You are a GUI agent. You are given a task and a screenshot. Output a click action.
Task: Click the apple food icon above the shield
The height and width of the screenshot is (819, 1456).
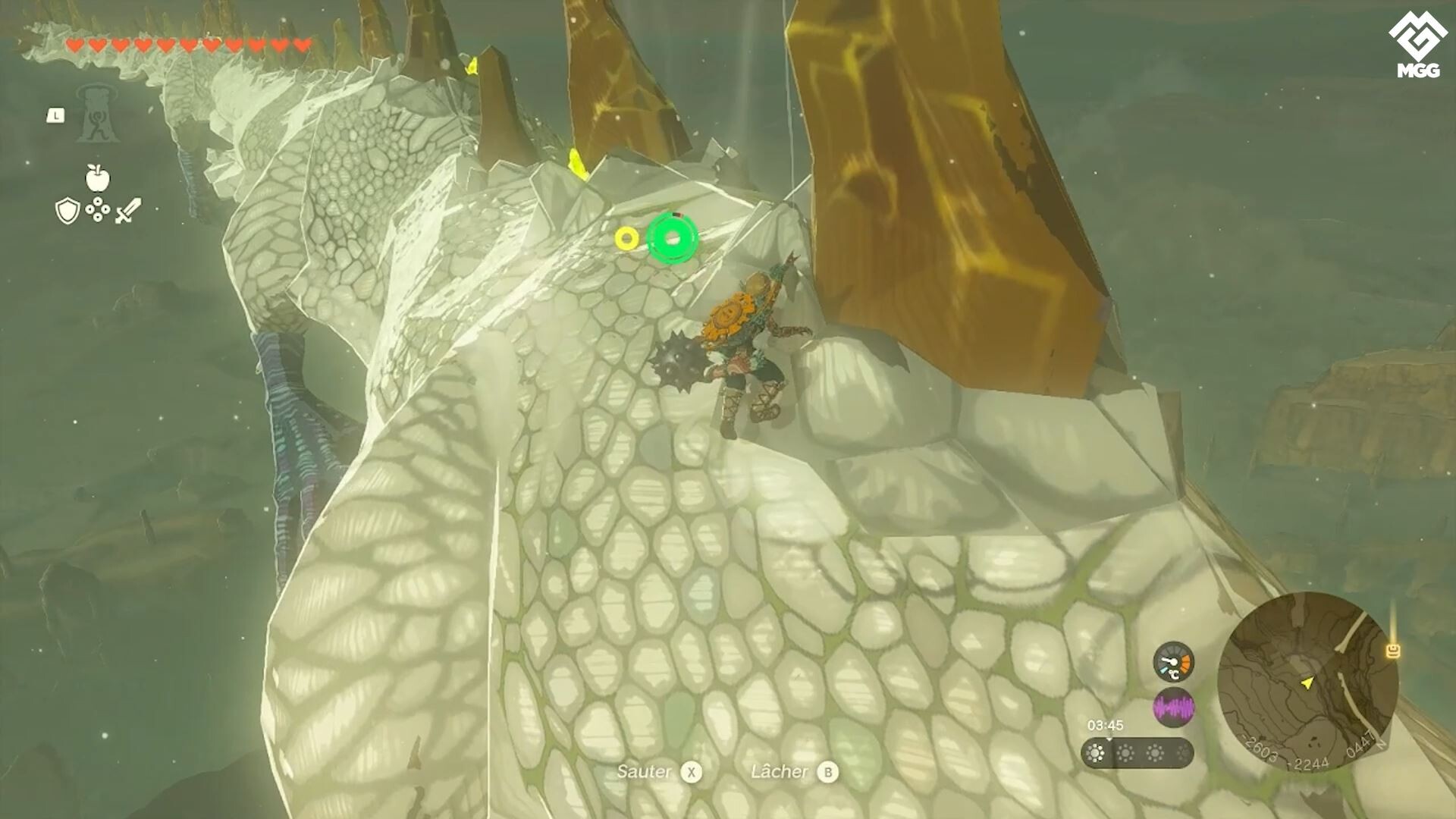(x=98, y=180)
